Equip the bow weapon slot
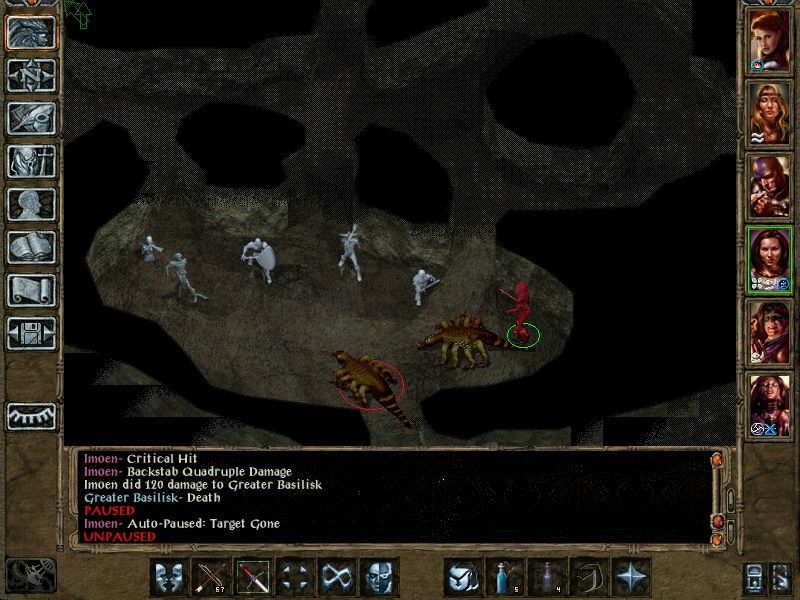 [211, 577]
